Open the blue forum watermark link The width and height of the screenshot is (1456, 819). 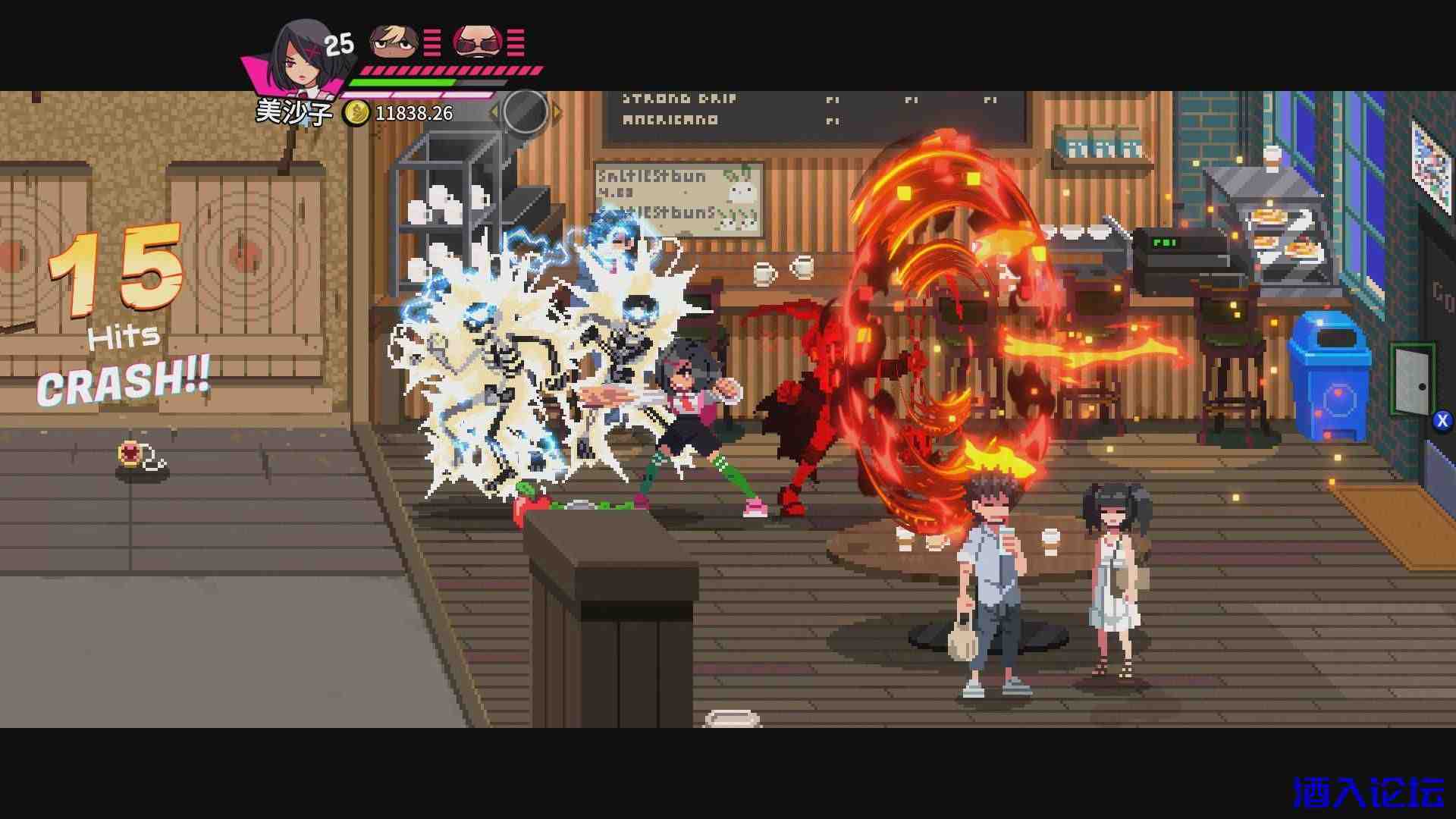click(1368, 793)
